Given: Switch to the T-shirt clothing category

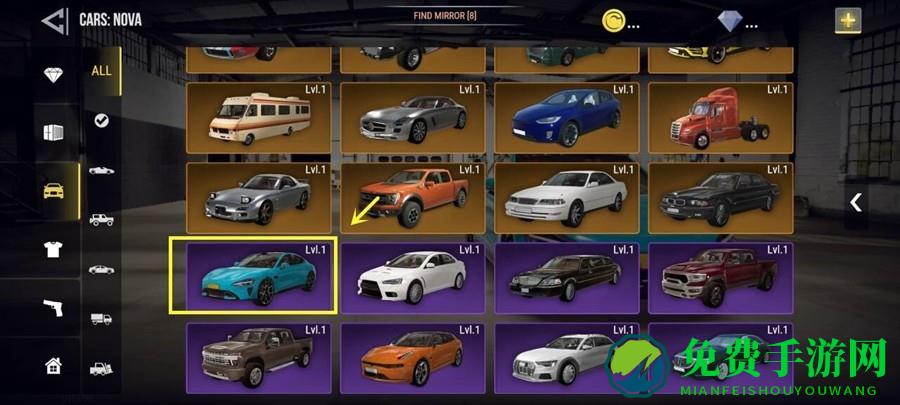Looking at the screenshot, I should pos(54,249).
